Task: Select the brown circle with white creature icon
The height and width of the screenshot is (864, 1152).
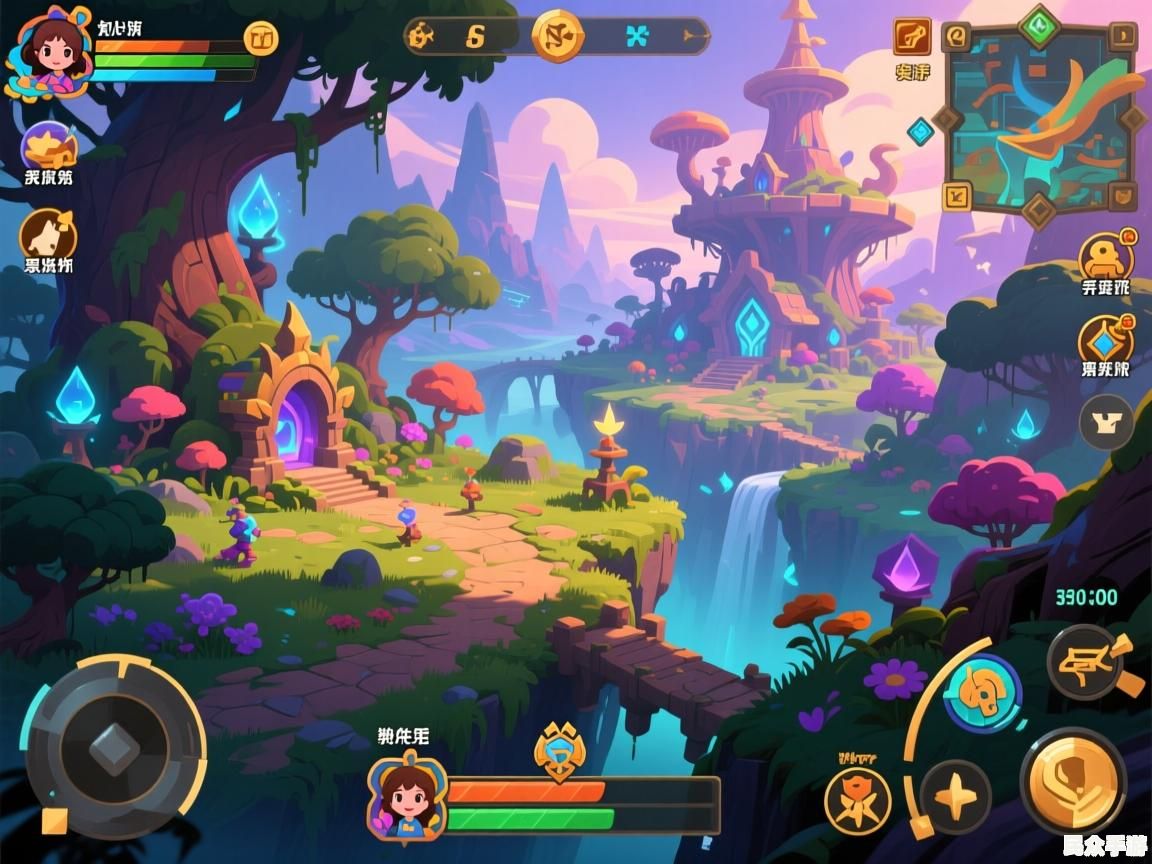Action: [48, 236]
